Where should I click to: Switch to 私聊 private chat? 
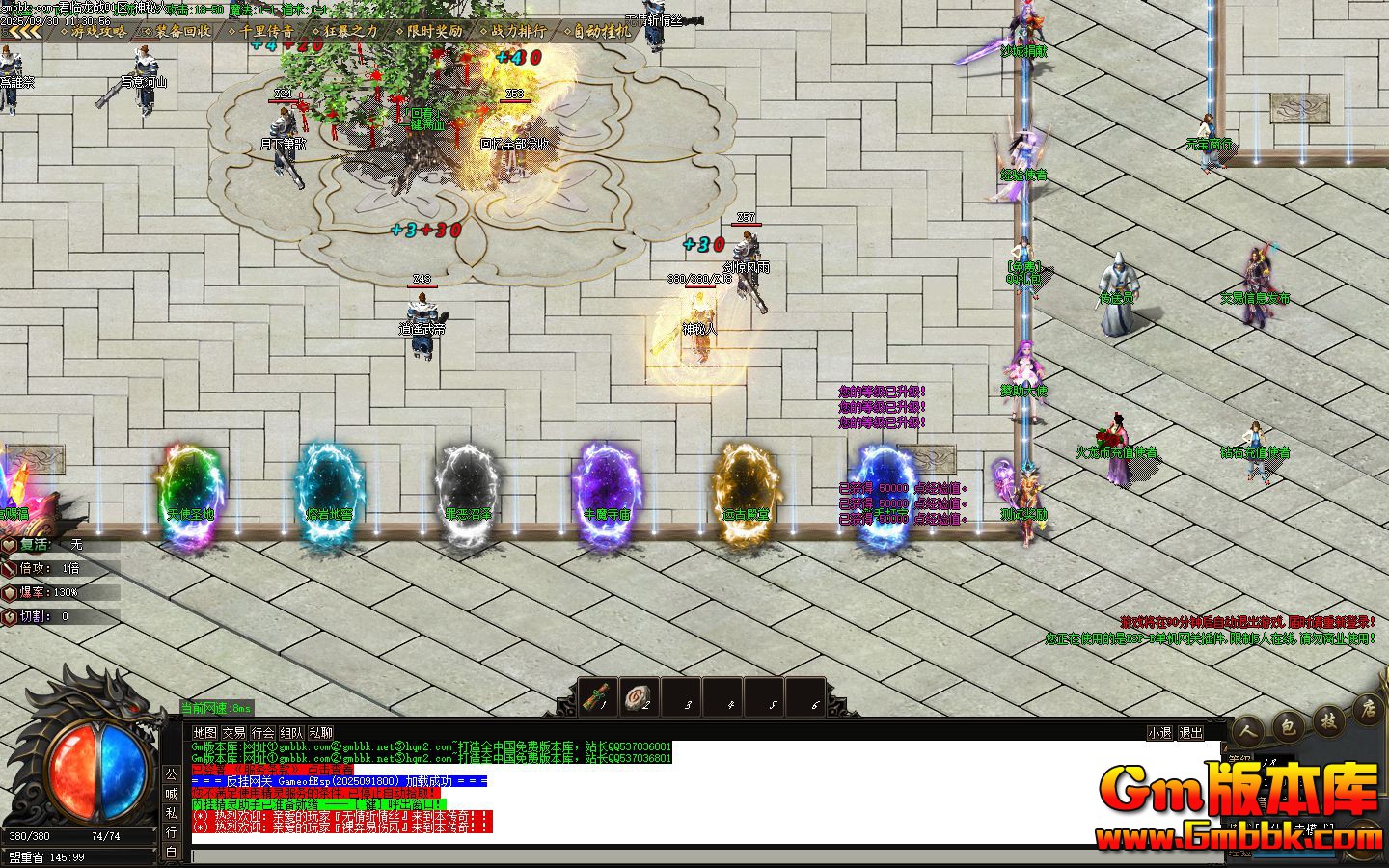pos(320,733)
